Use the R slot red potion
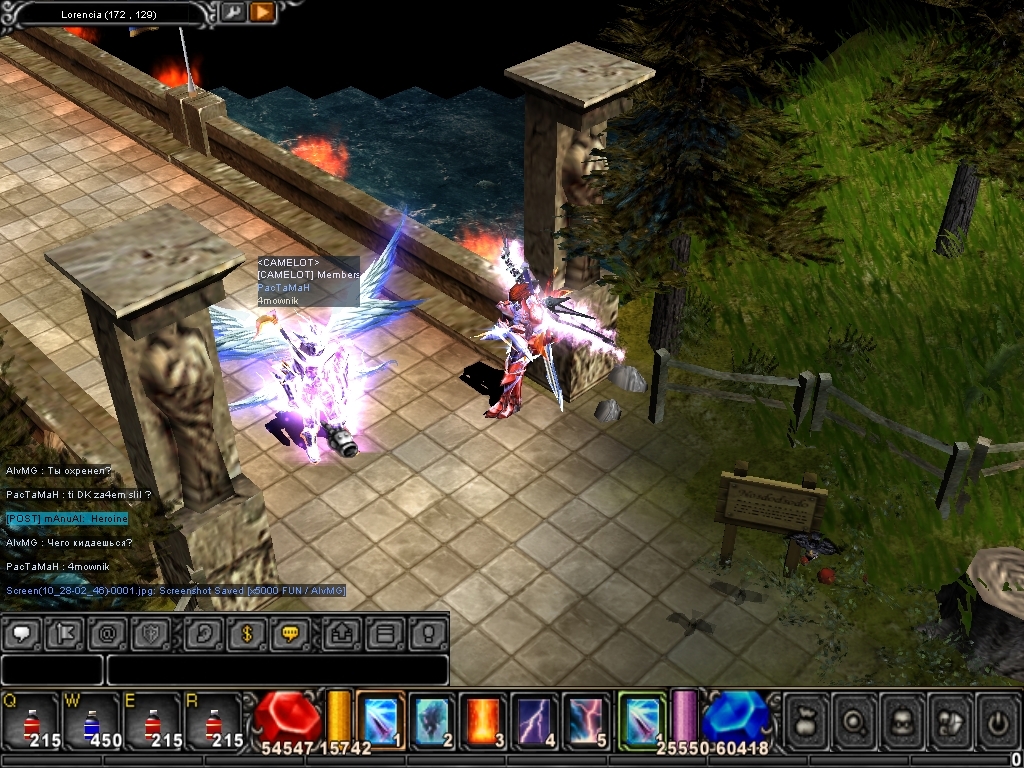The height and width of the screenshot is (768, 1024). click(x=214, y=720)
